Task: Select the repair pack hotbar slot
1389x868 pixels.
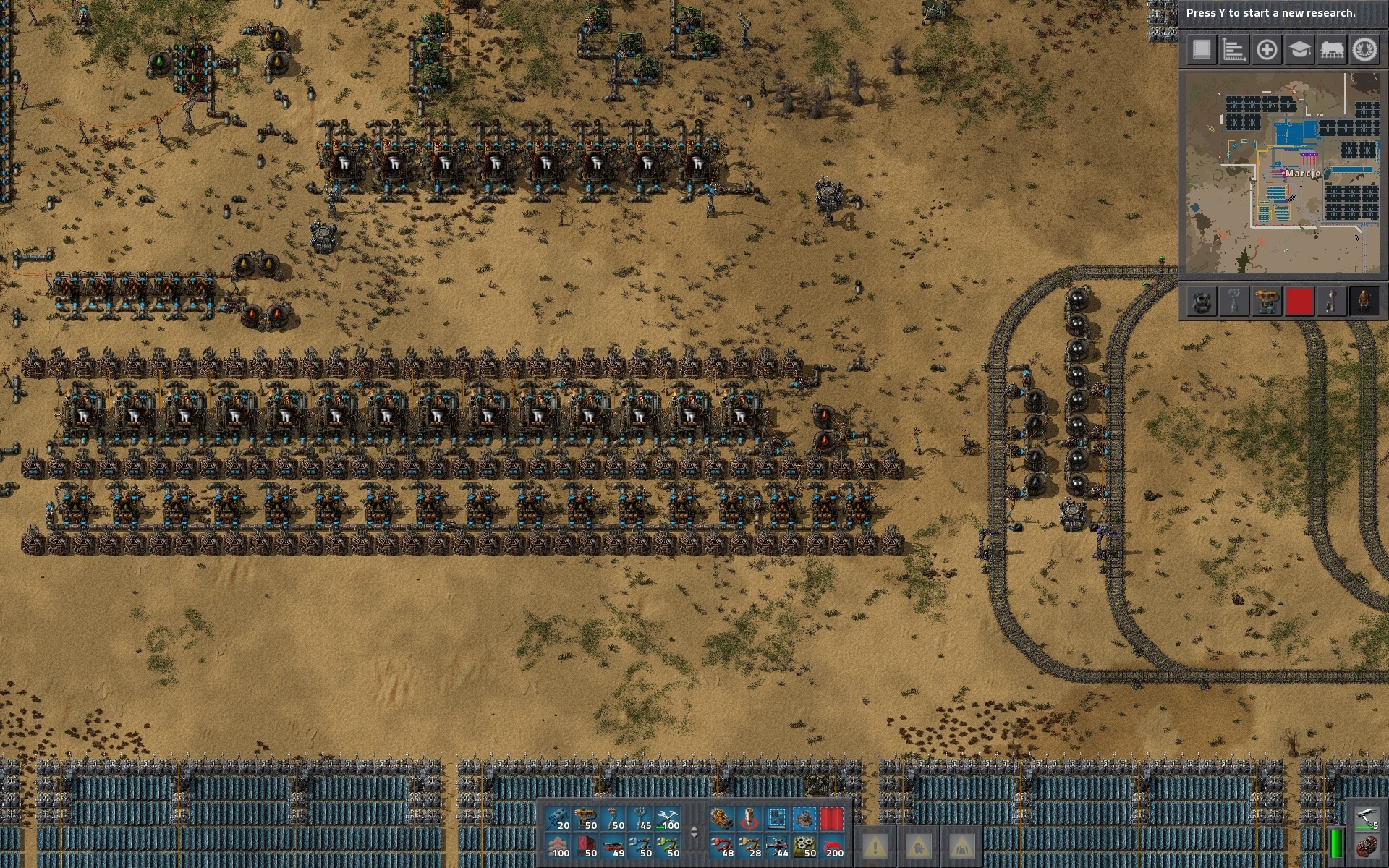Action: point(668,819)
